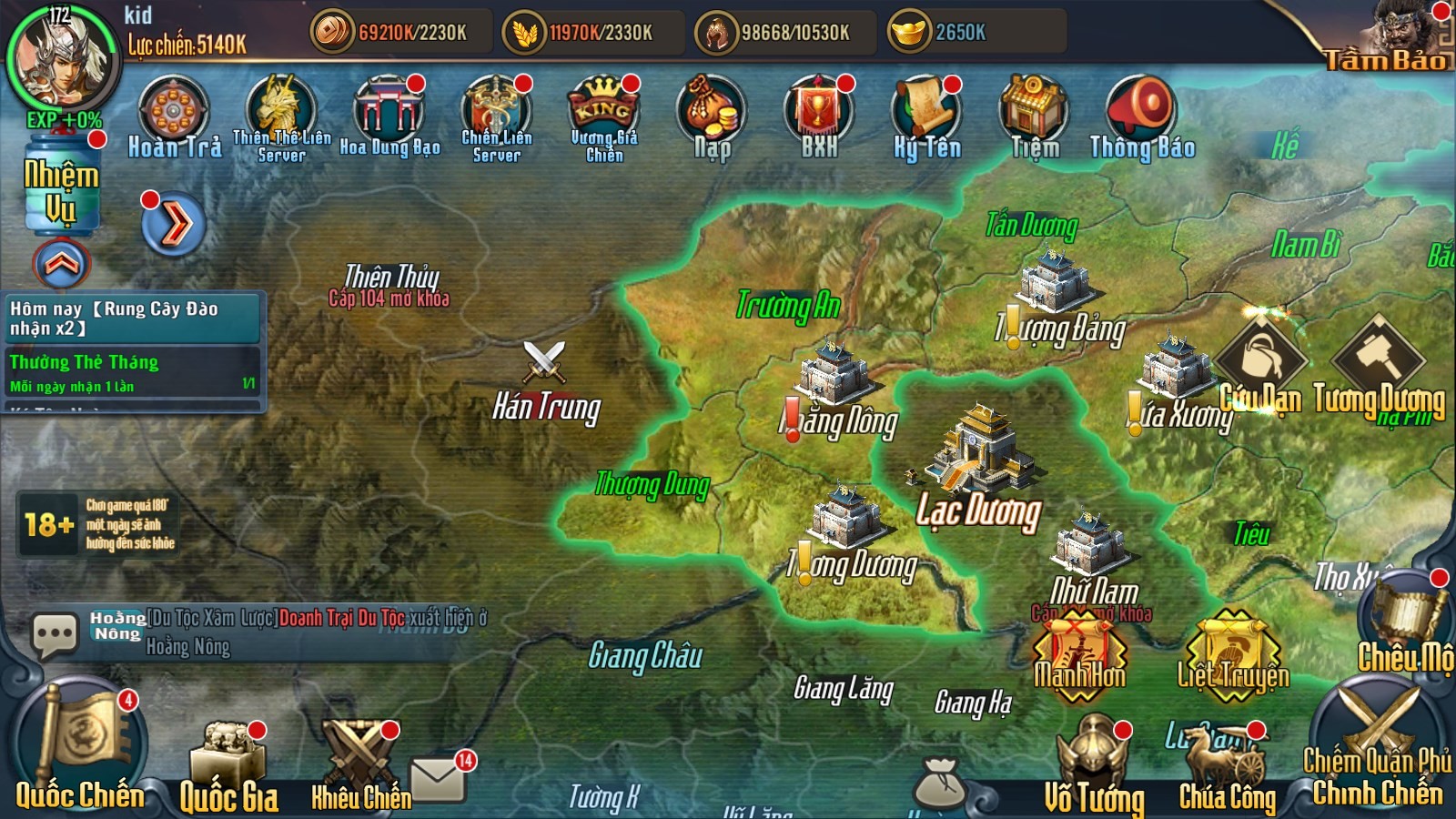Open the Hoàn Trả menu icon
Viewport: 1456px width, 819px height.
click(174, 114)
